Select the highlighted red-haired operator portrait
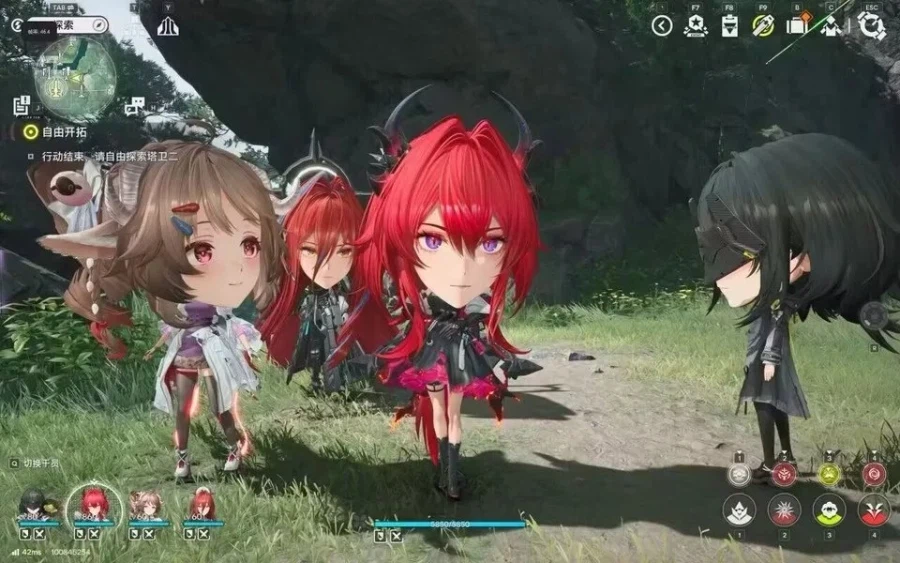 pos(94,502)
